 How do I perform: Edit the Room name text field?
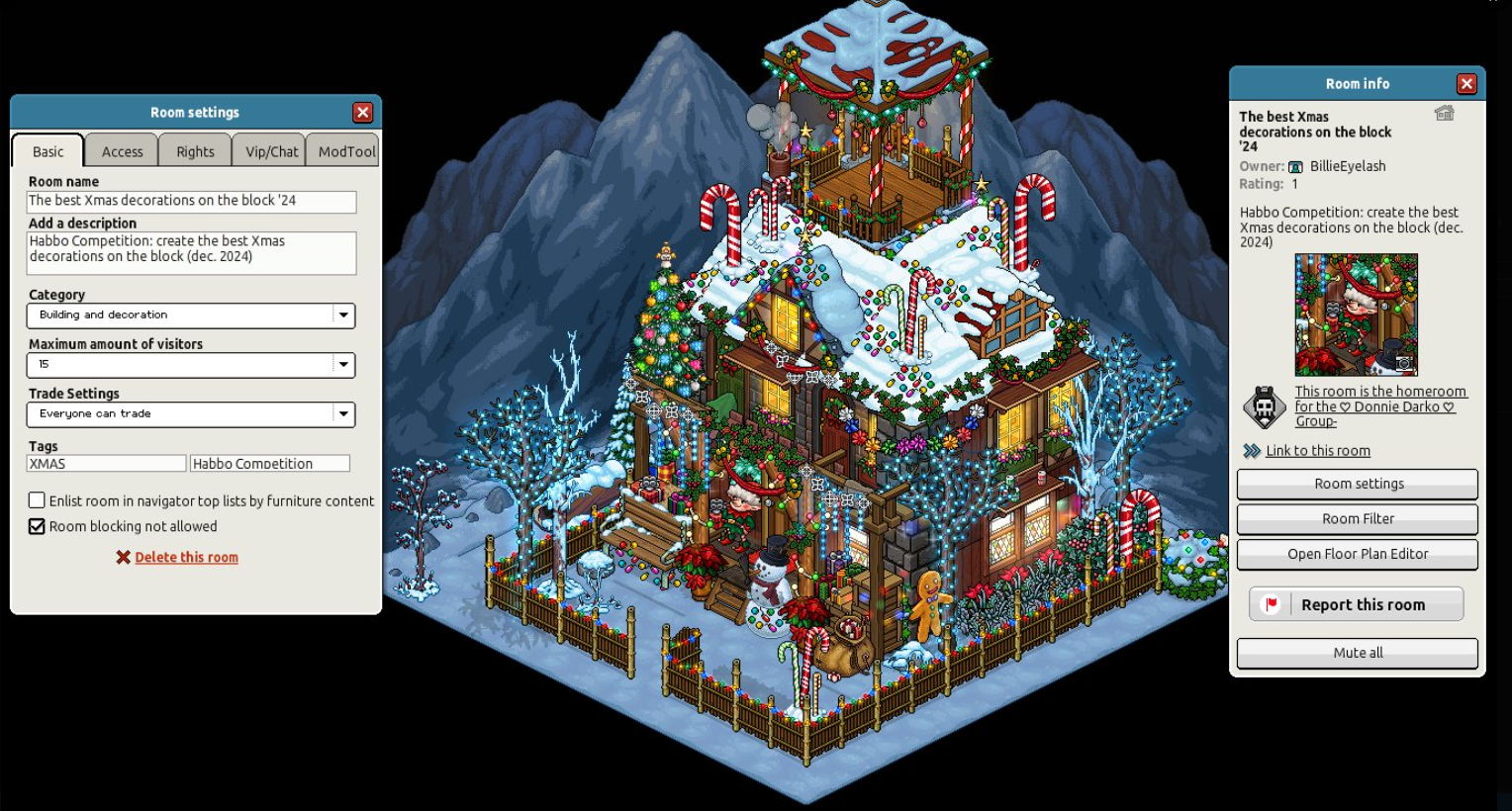(191, 201)
